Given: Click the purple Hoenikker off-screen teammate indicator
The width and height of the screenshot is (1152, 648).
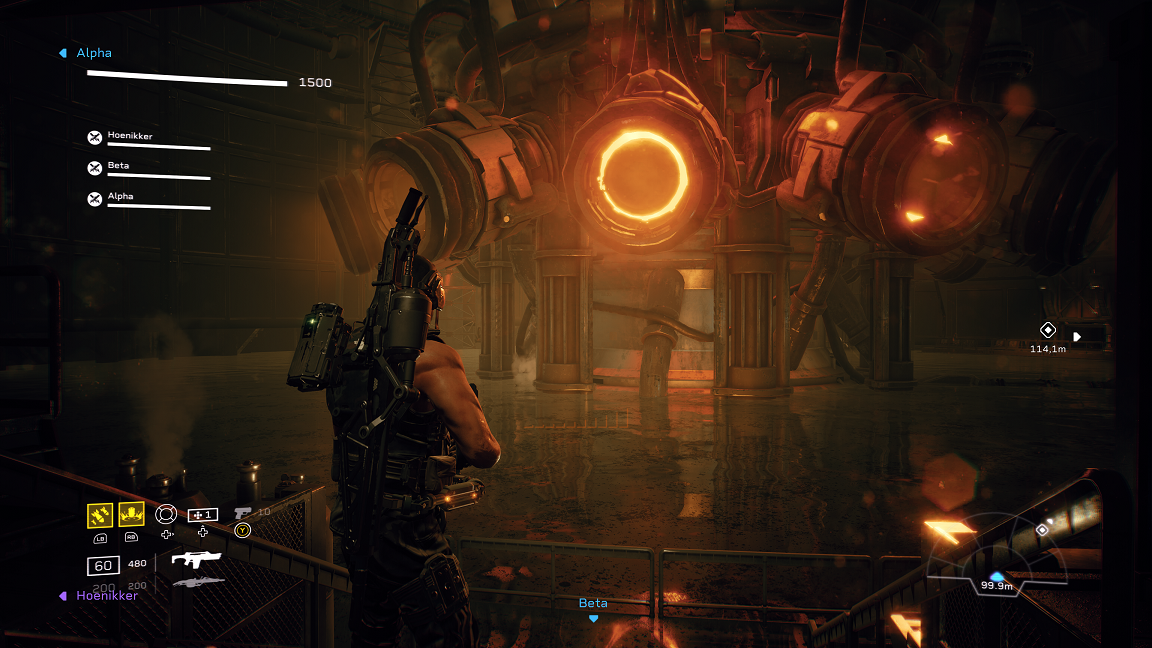Looking at the screenshot, I should (100, 595).
